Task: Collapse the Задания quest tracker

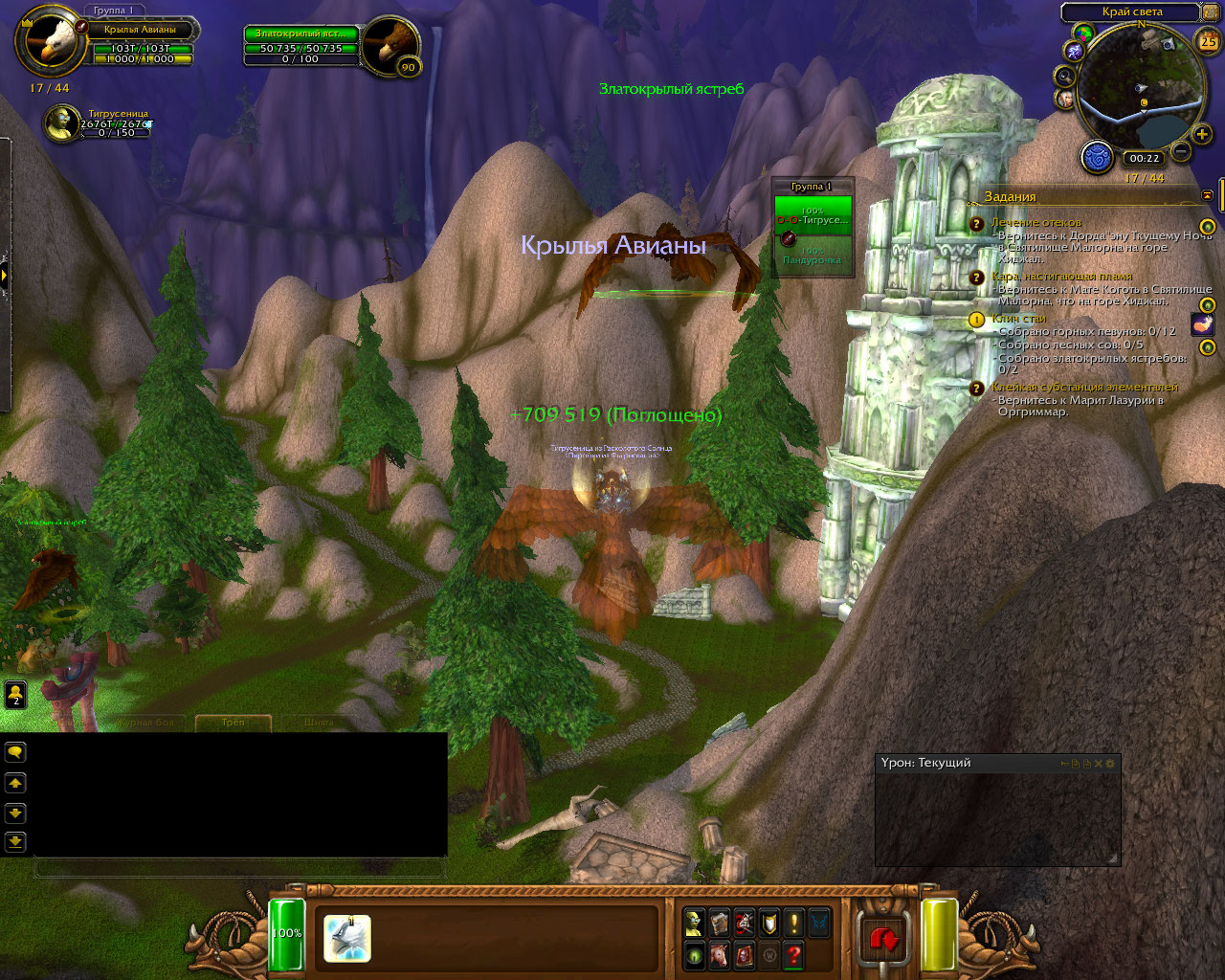Action: click(x=1207, y=195)
